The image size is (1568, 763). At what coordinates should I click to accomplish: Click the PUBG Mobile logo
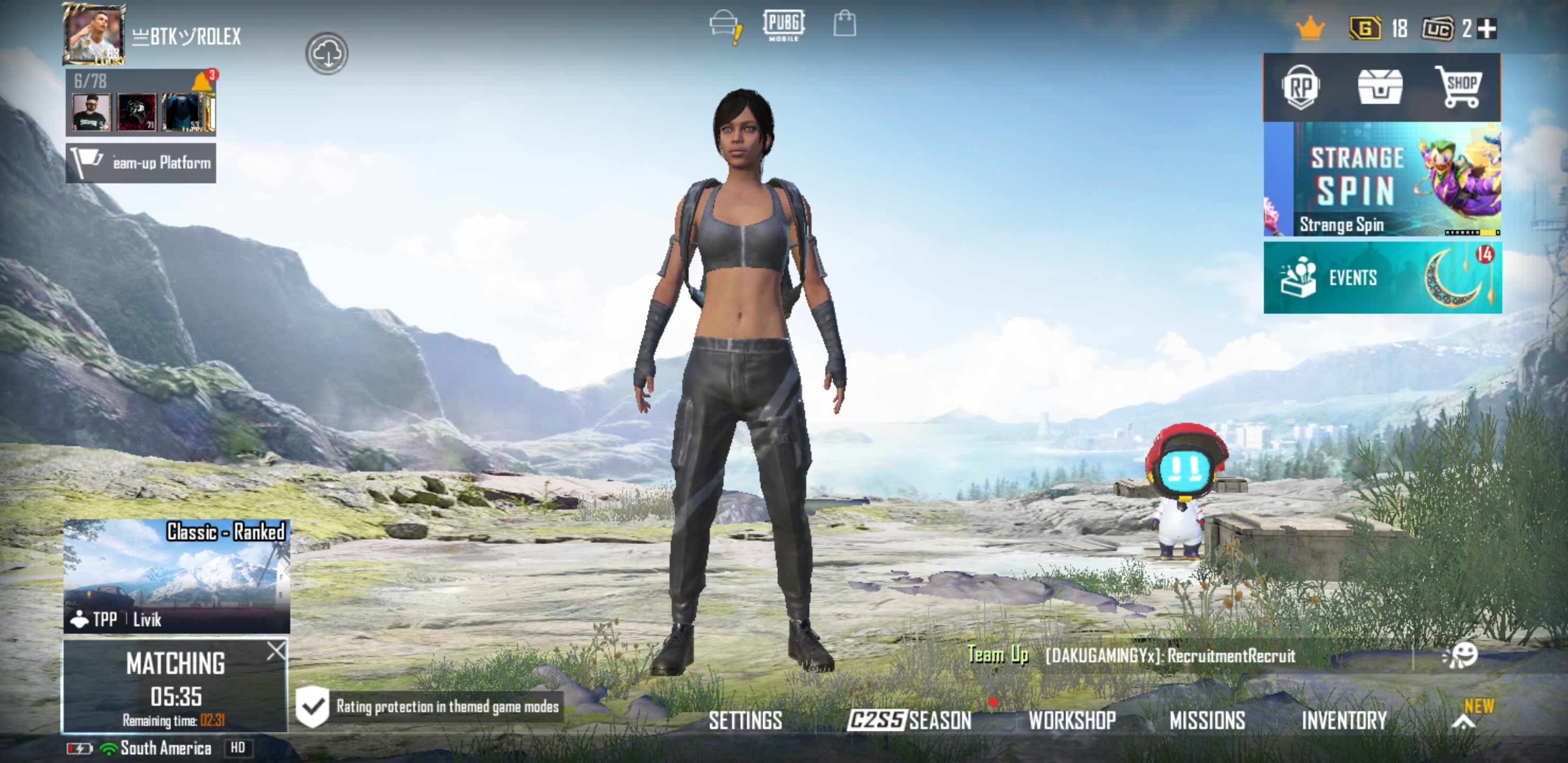pyautogui.click(x=785, y=25)
